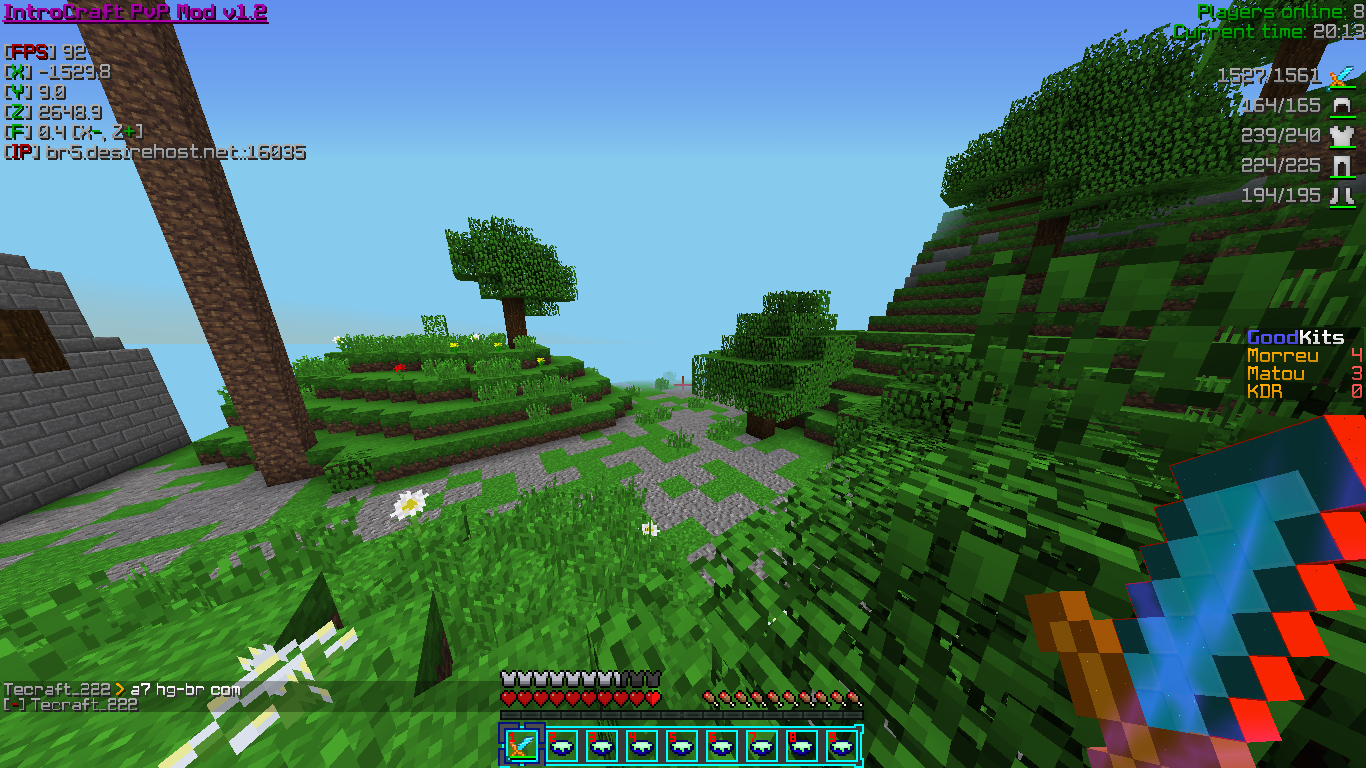Viewport: 1366px width, 768px height.
Task: Click the diamond sword durability icon
Action: [1341, 76]
